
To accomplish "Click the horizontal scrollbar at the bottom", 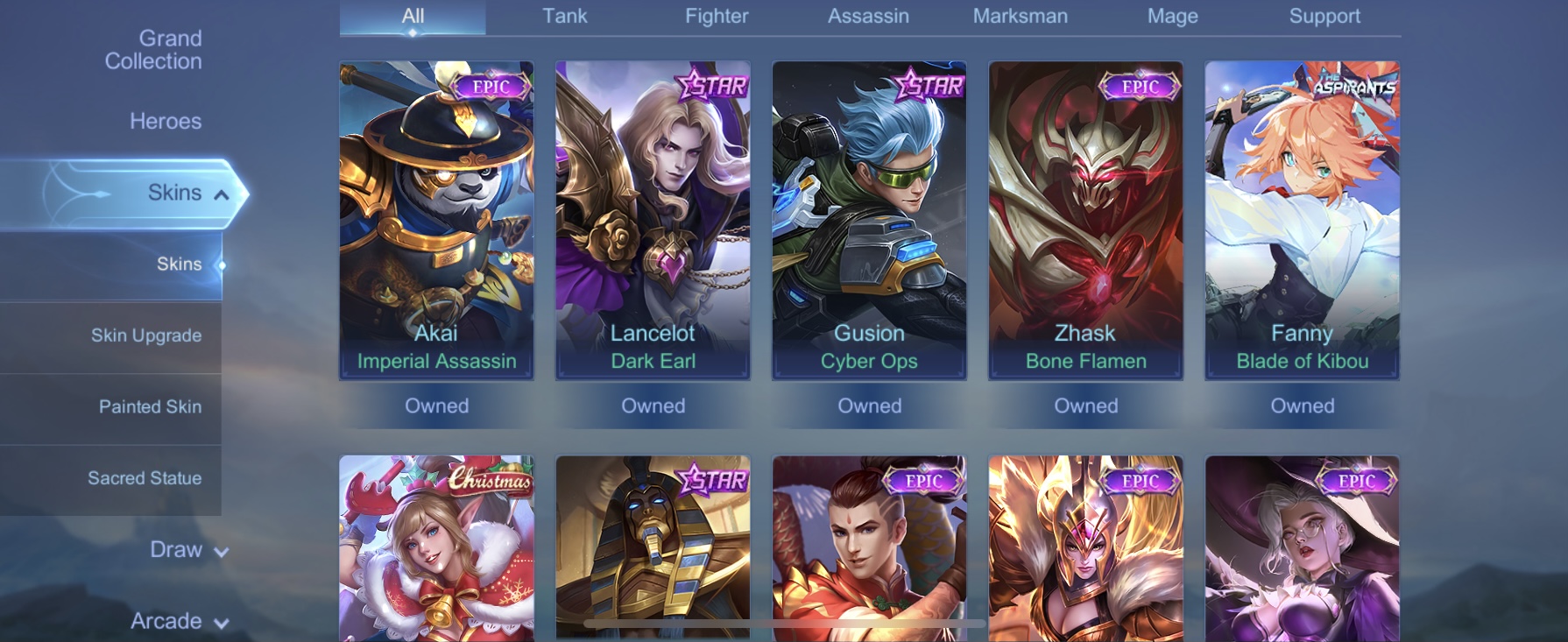I will (782, 622).
